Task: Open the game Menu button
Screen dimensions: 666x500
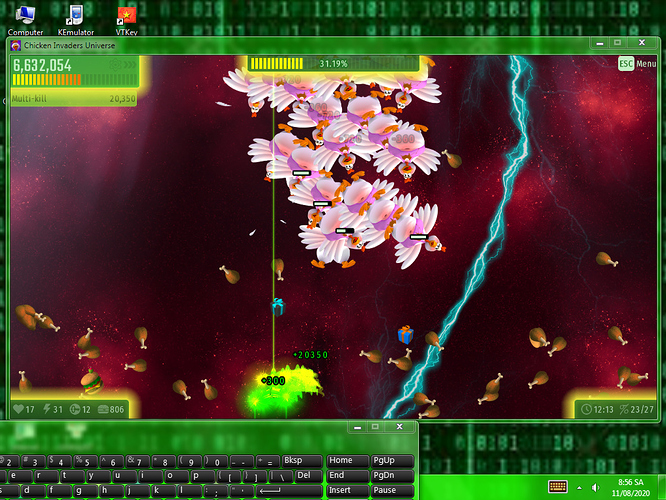Action: click(637, 64)
